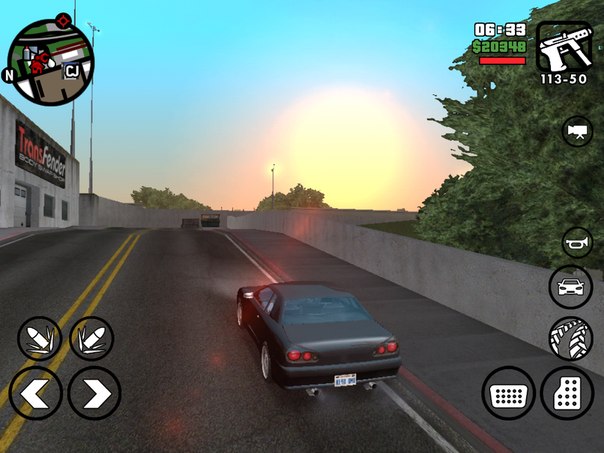Exit vehicle using the car icon
Viewport: 604px width, 453px height.
pyautogui.click(x=570, y=288)
